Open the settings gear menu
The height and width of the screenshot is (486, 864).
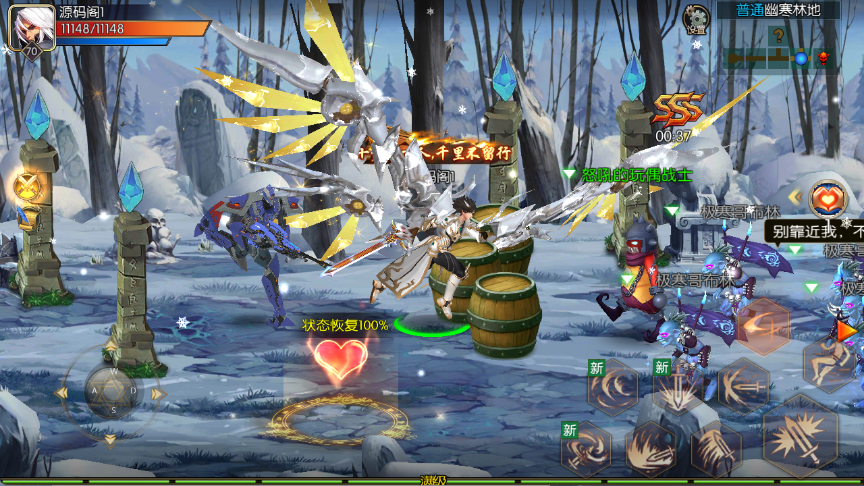[696, 18]
